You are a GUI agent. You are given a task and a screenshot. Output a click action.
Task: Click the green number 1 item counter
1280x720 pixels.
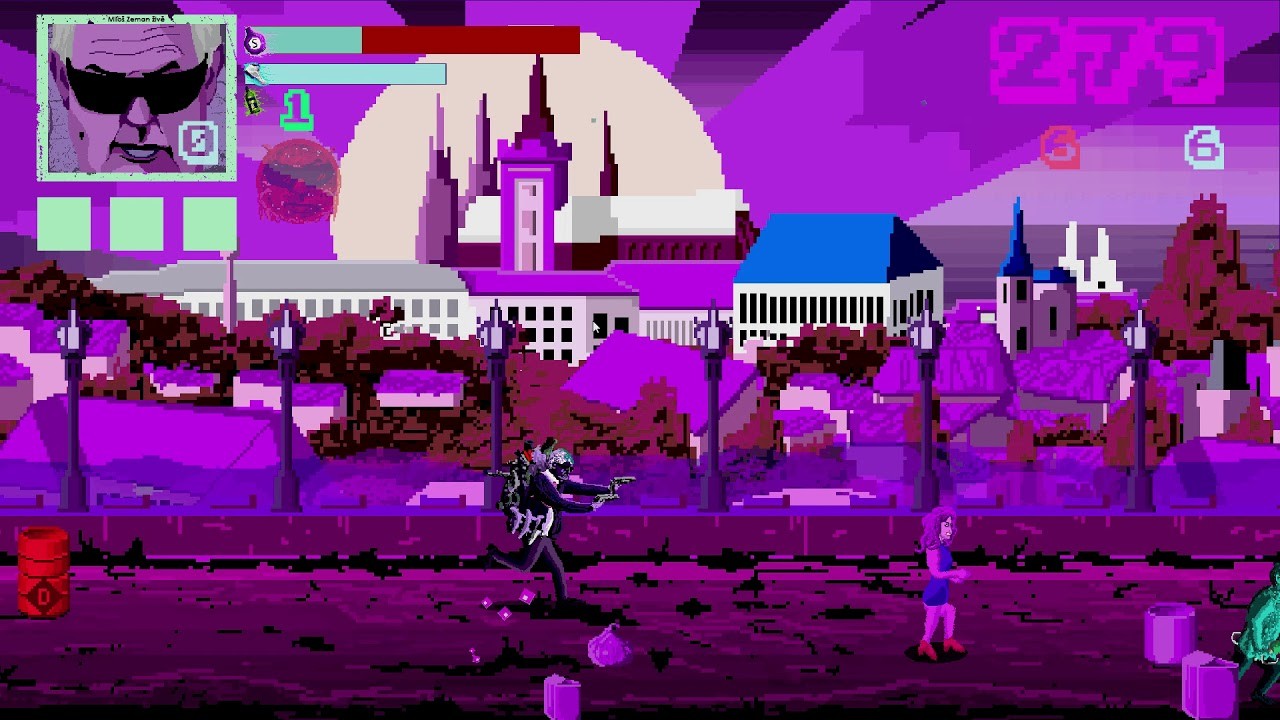coord(295,105)
